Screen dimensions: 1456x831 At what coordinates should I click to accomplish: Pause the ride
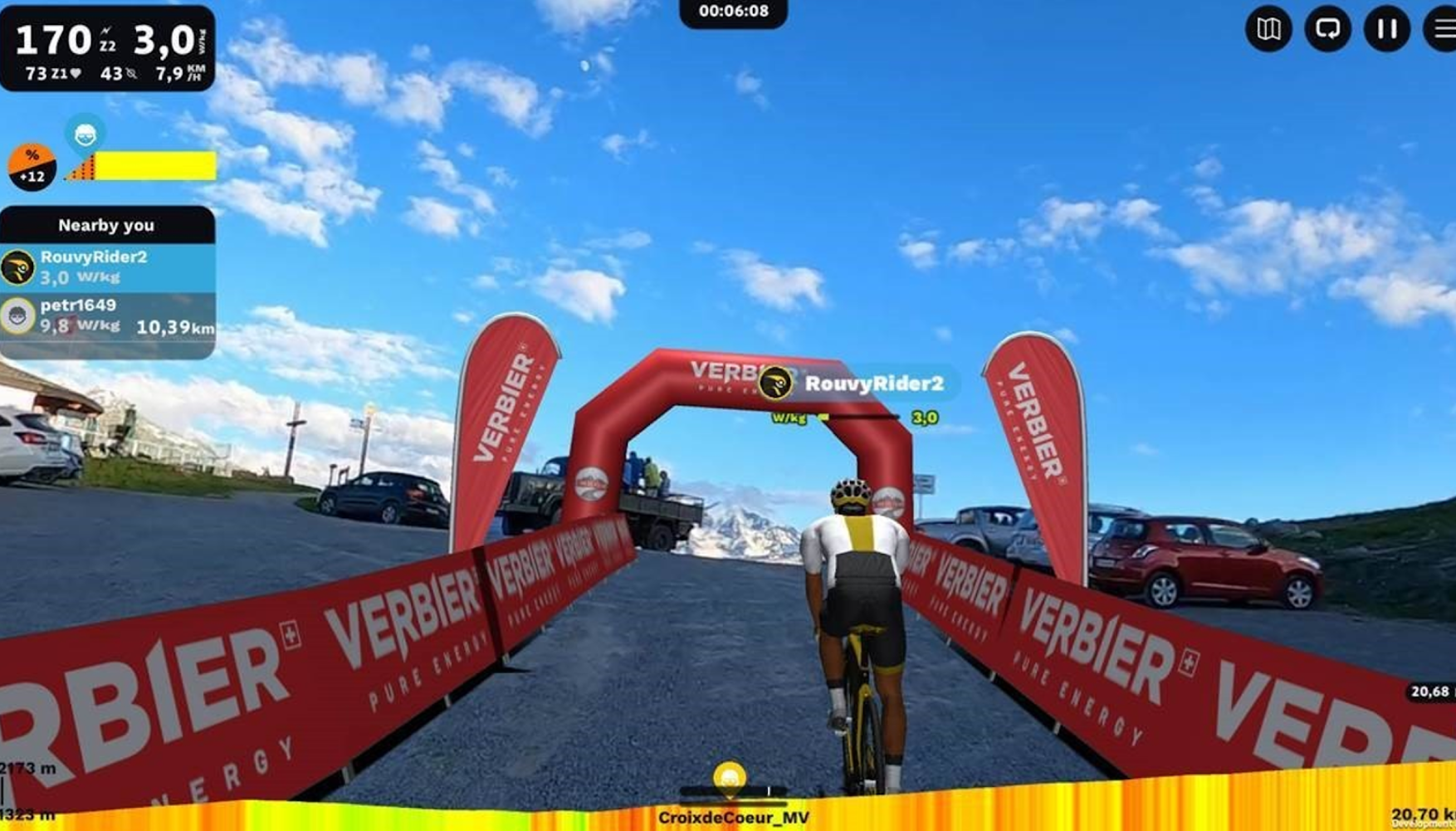pos(1387,29)
